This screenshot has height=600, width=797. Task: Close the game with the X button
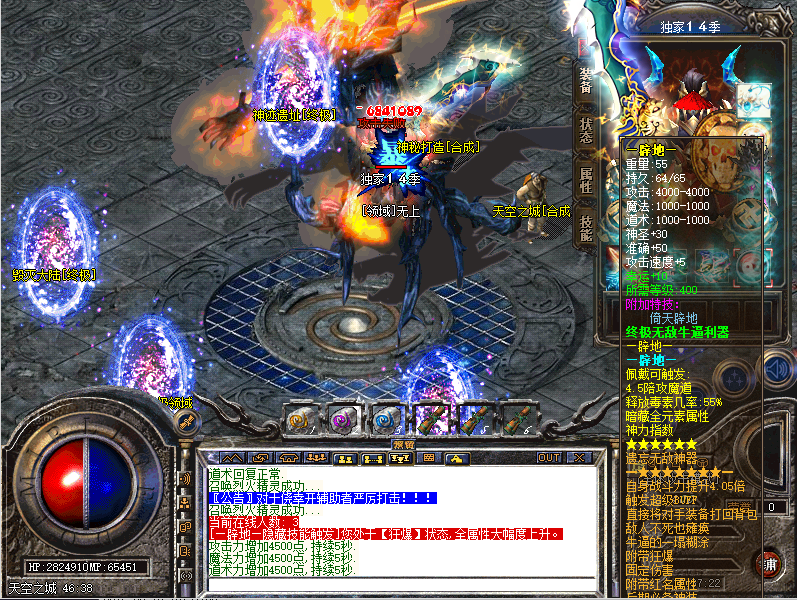tap(577, 457)
